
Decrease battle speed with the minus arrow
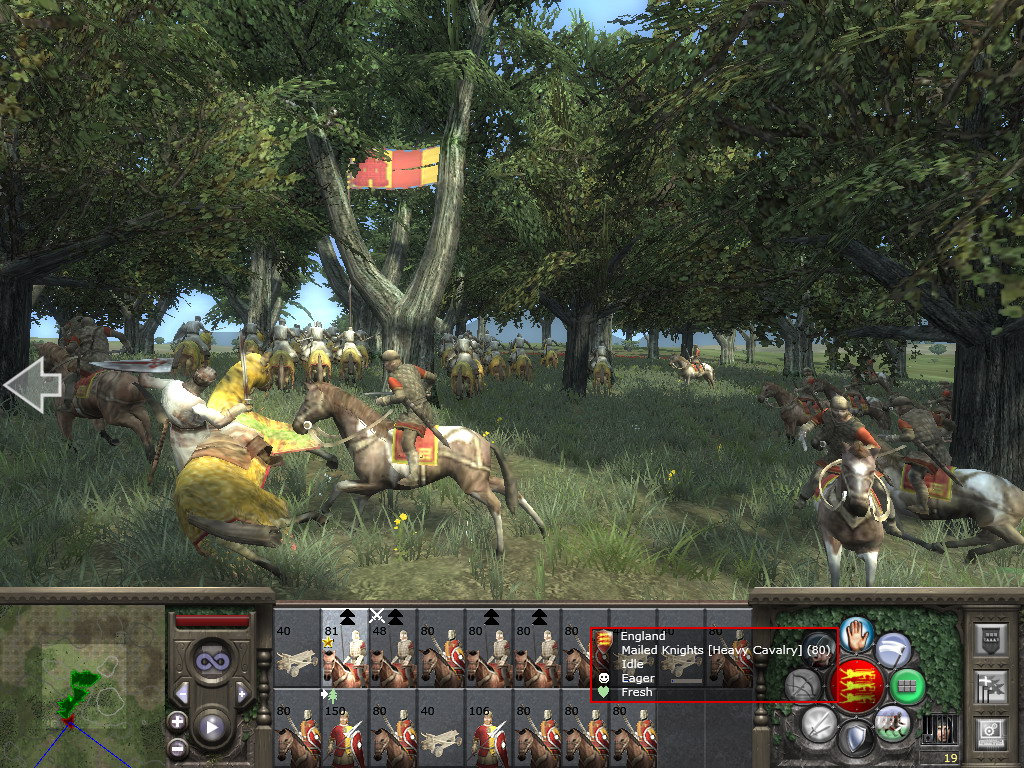pos(181,693)
